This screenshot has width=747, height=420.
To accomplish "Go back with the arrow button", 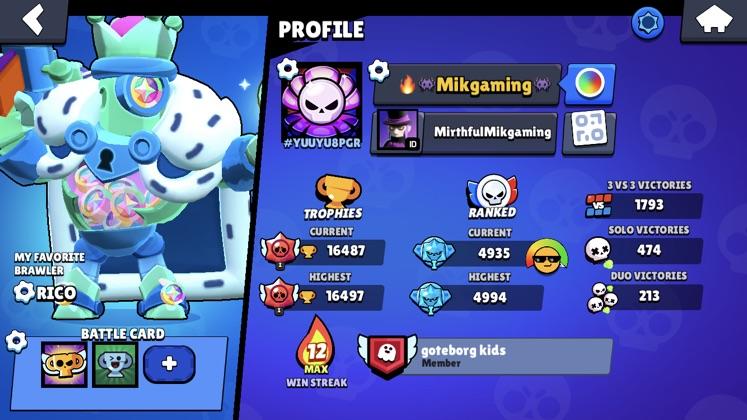I will point(35,19).
